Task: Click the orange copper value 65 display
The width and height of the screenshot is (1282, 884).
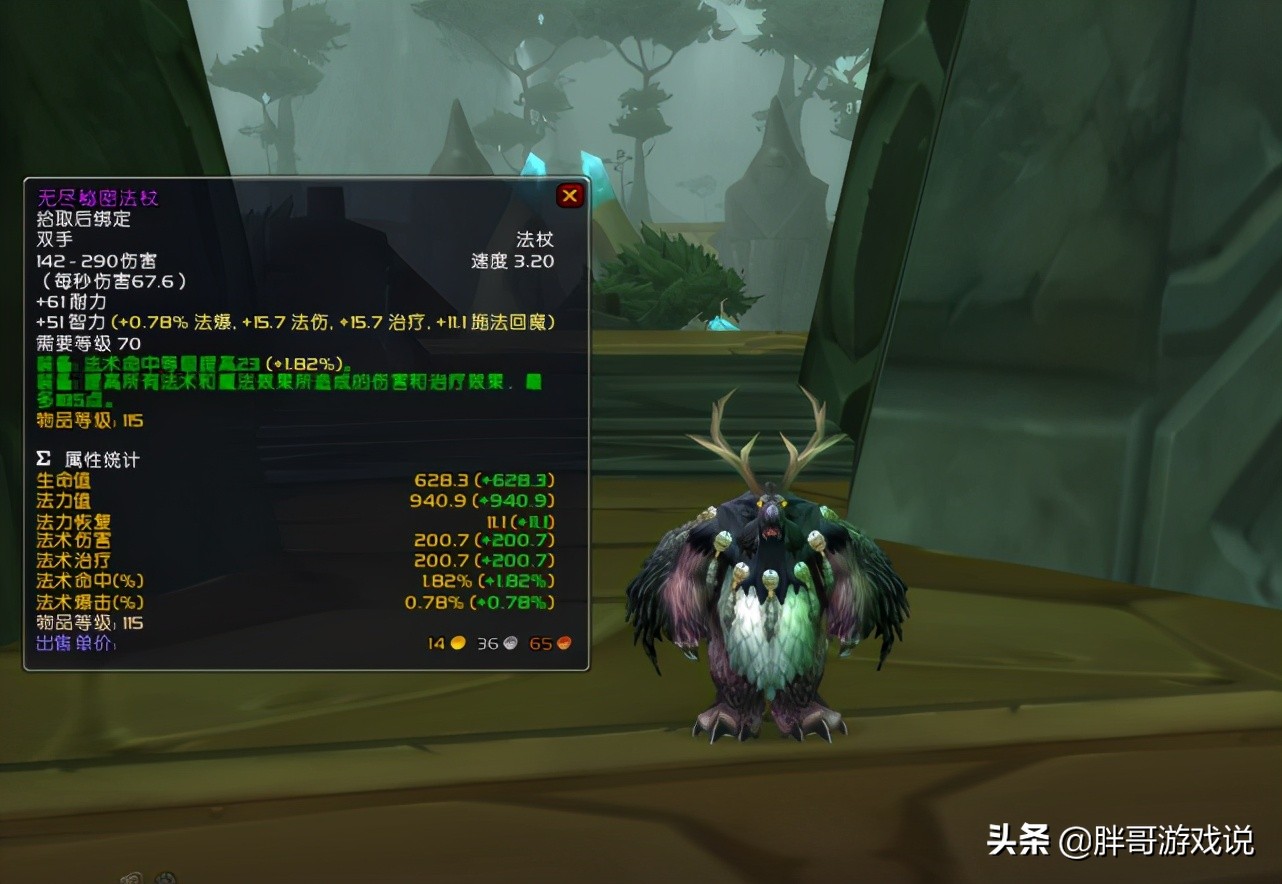Action: pyautogui.click(x=539, y=643)
